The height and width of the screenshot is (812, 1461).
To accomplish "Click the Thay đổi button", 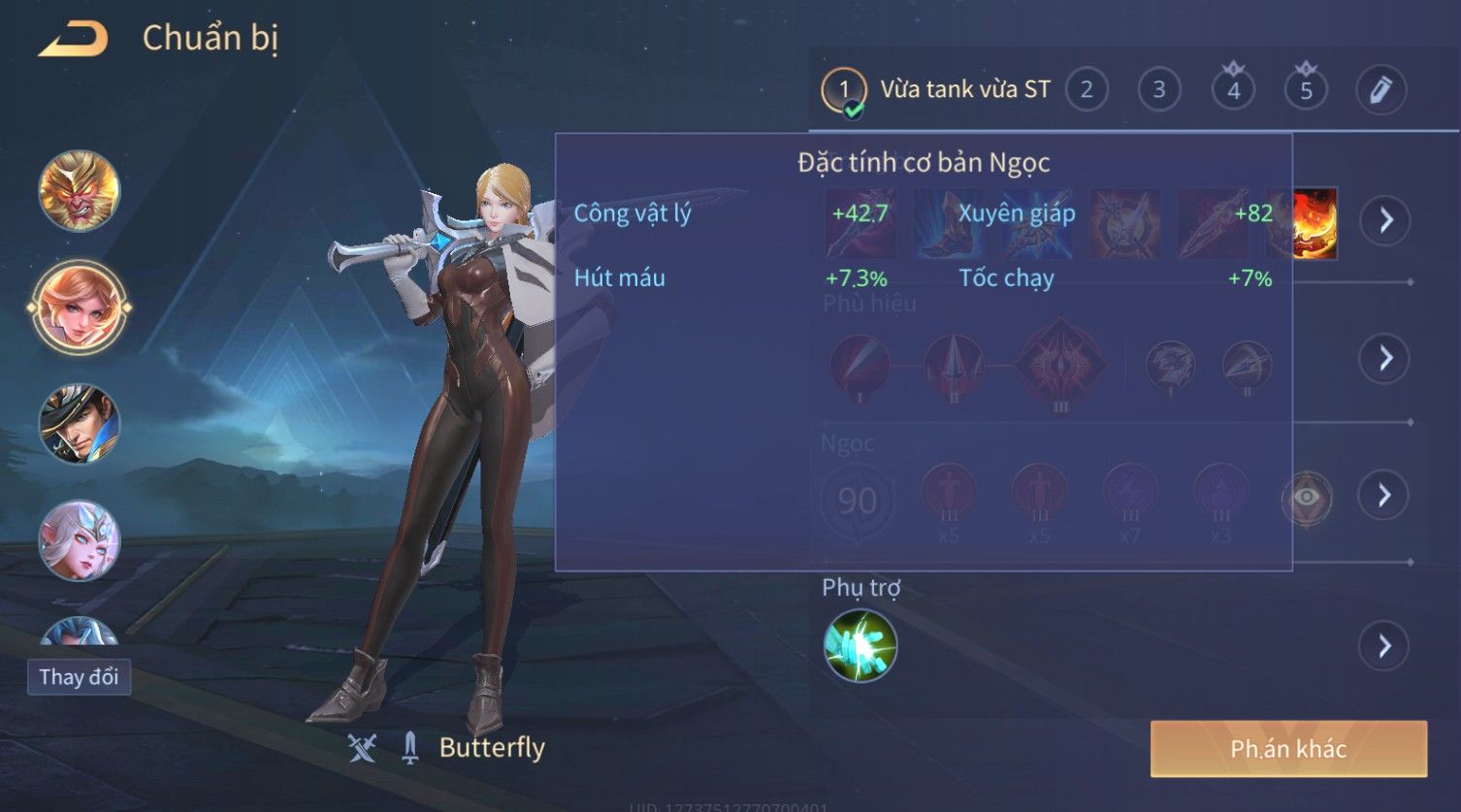I will coord(79,676).
